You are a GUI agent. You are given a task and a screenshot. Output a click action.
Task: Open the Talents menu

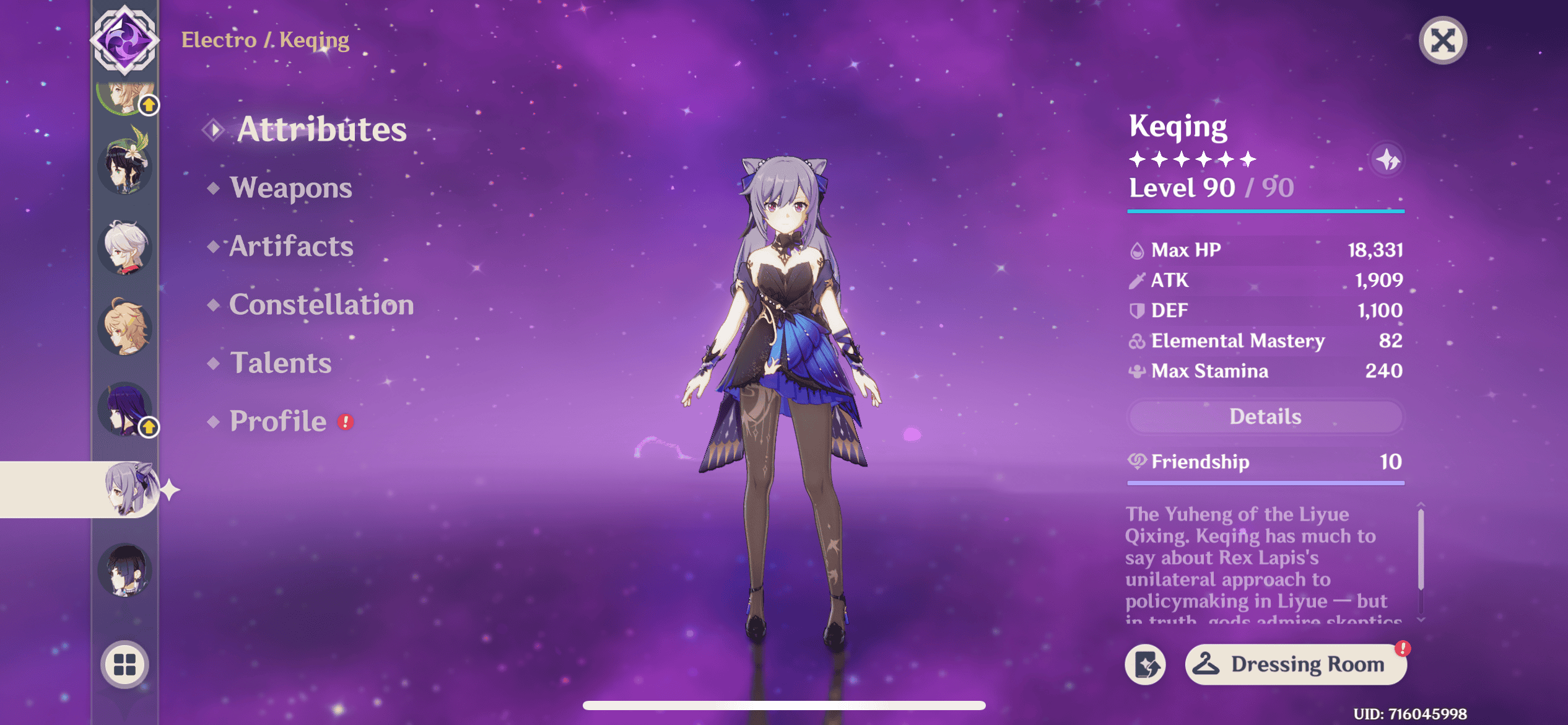point(281,363)
